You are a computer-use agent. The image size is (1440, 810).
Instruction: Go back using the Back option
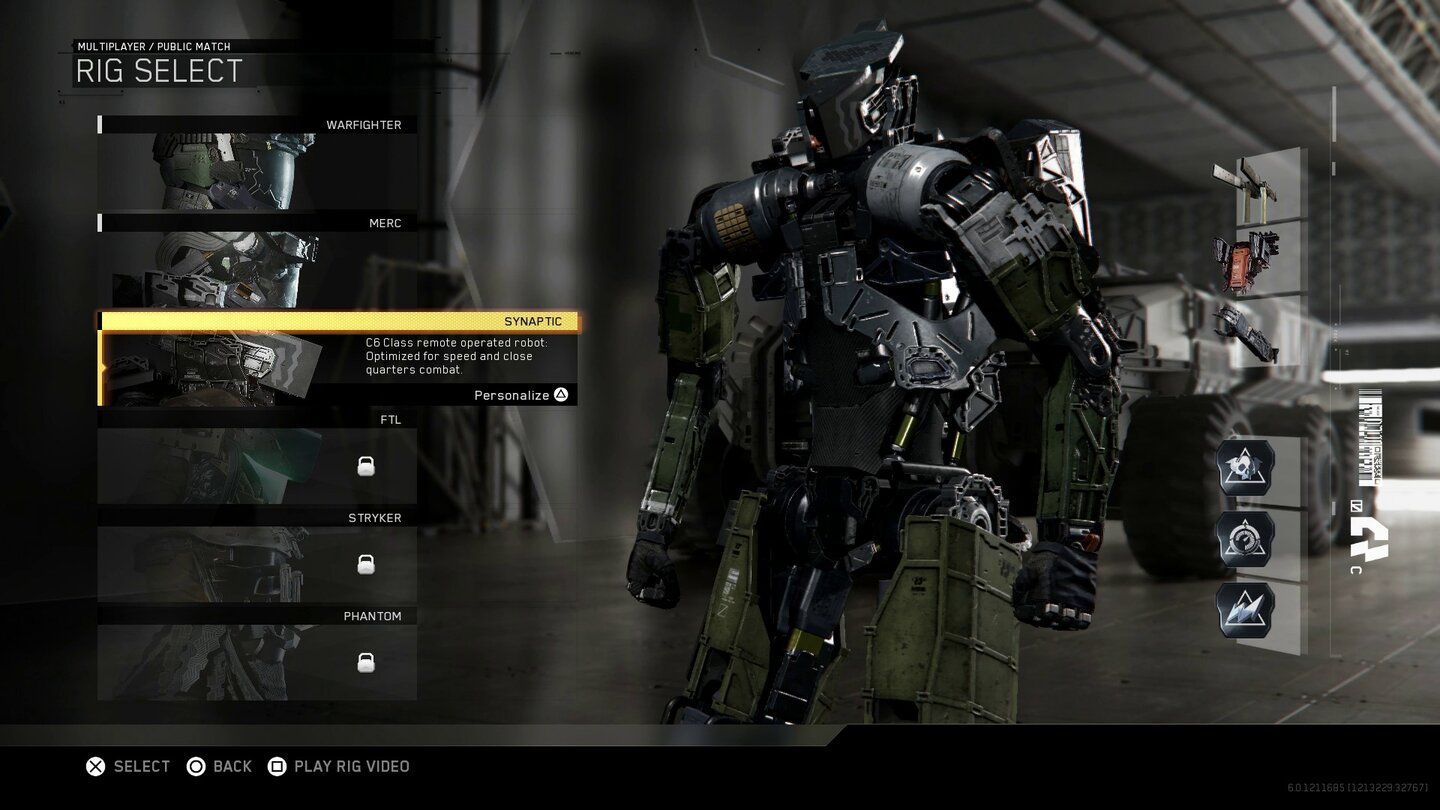click(x=219, y=766)
